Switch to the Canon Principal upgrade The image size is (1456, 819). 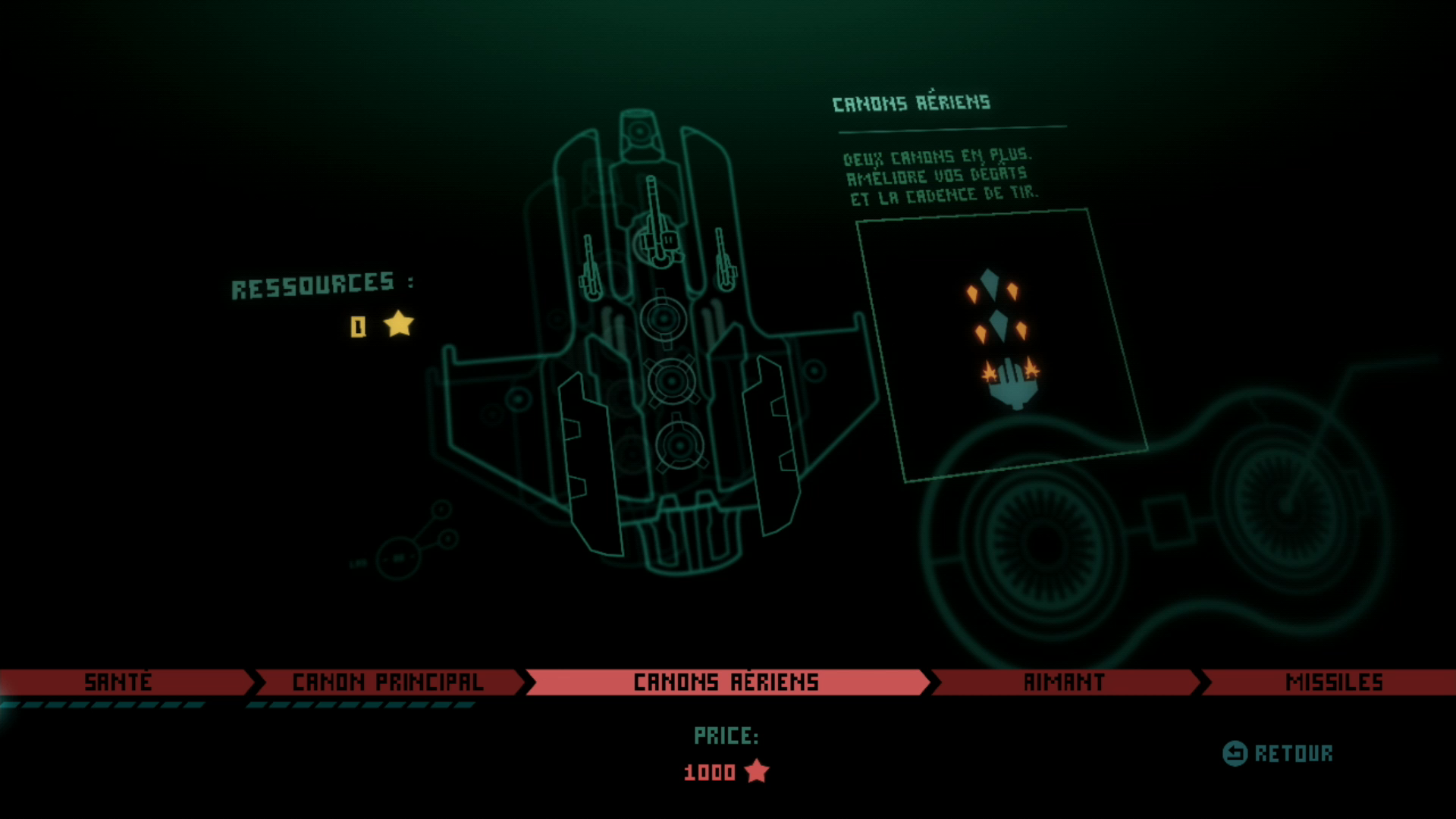(388, 682)
